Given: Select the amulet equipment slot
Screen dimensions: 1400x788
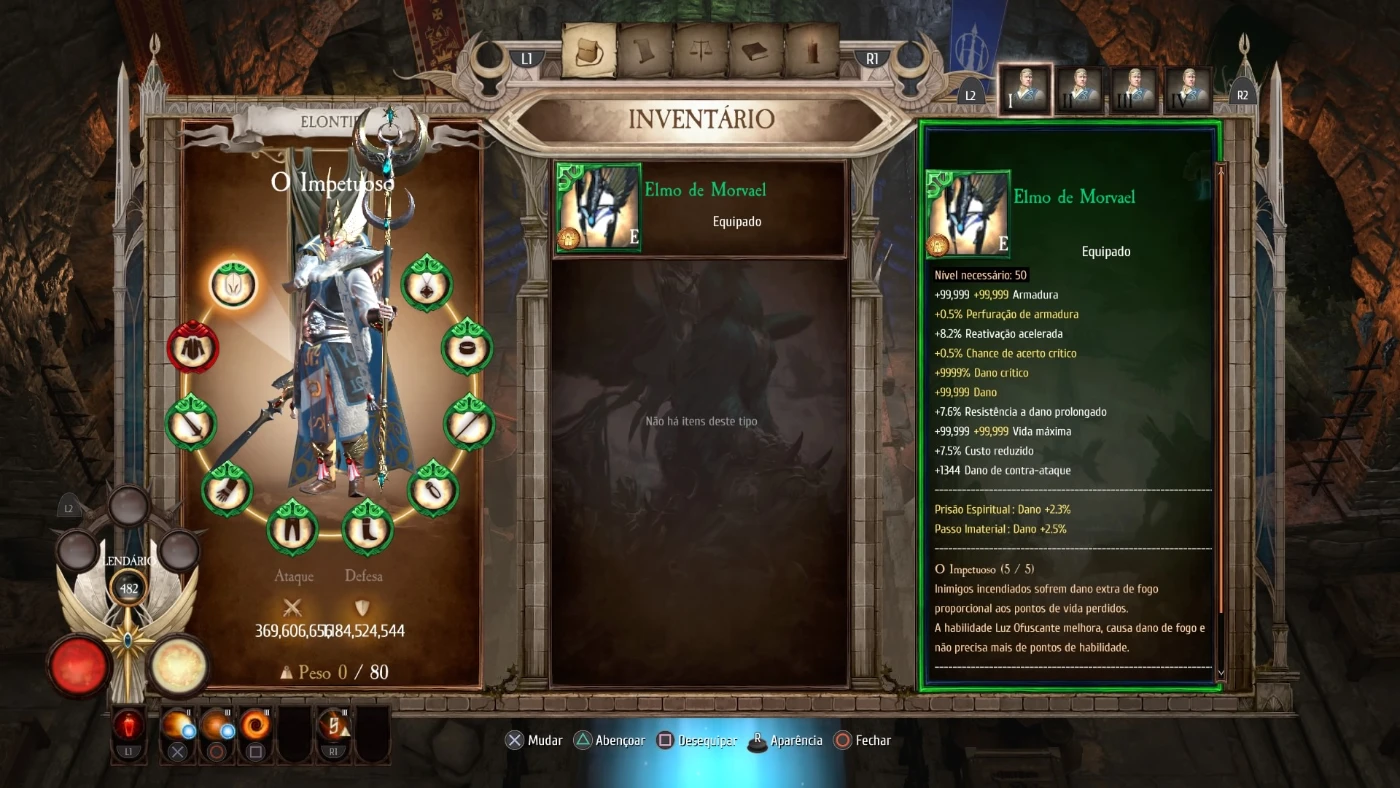Looking at the screenshot, I should 427,284.
